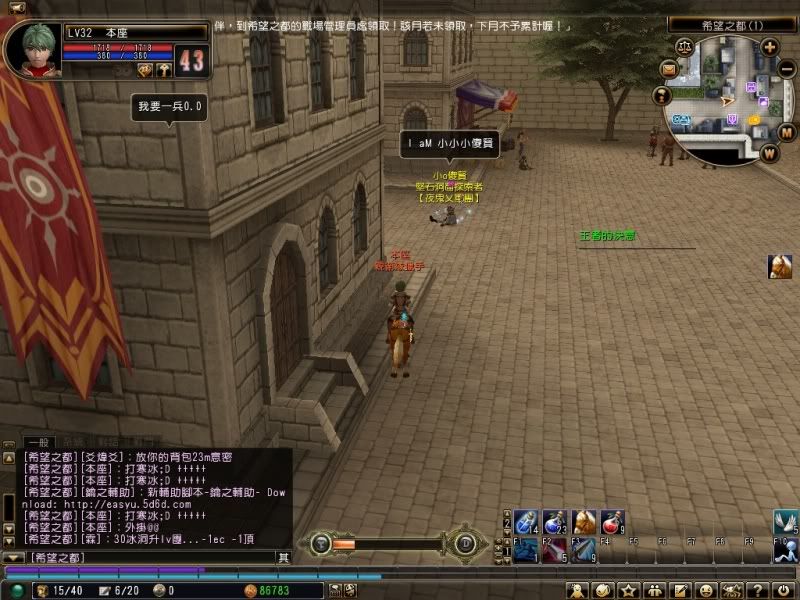Screen dimensions: 800x600
Task: Use the red health potion in the hotbar
Action: pos(613,522)
